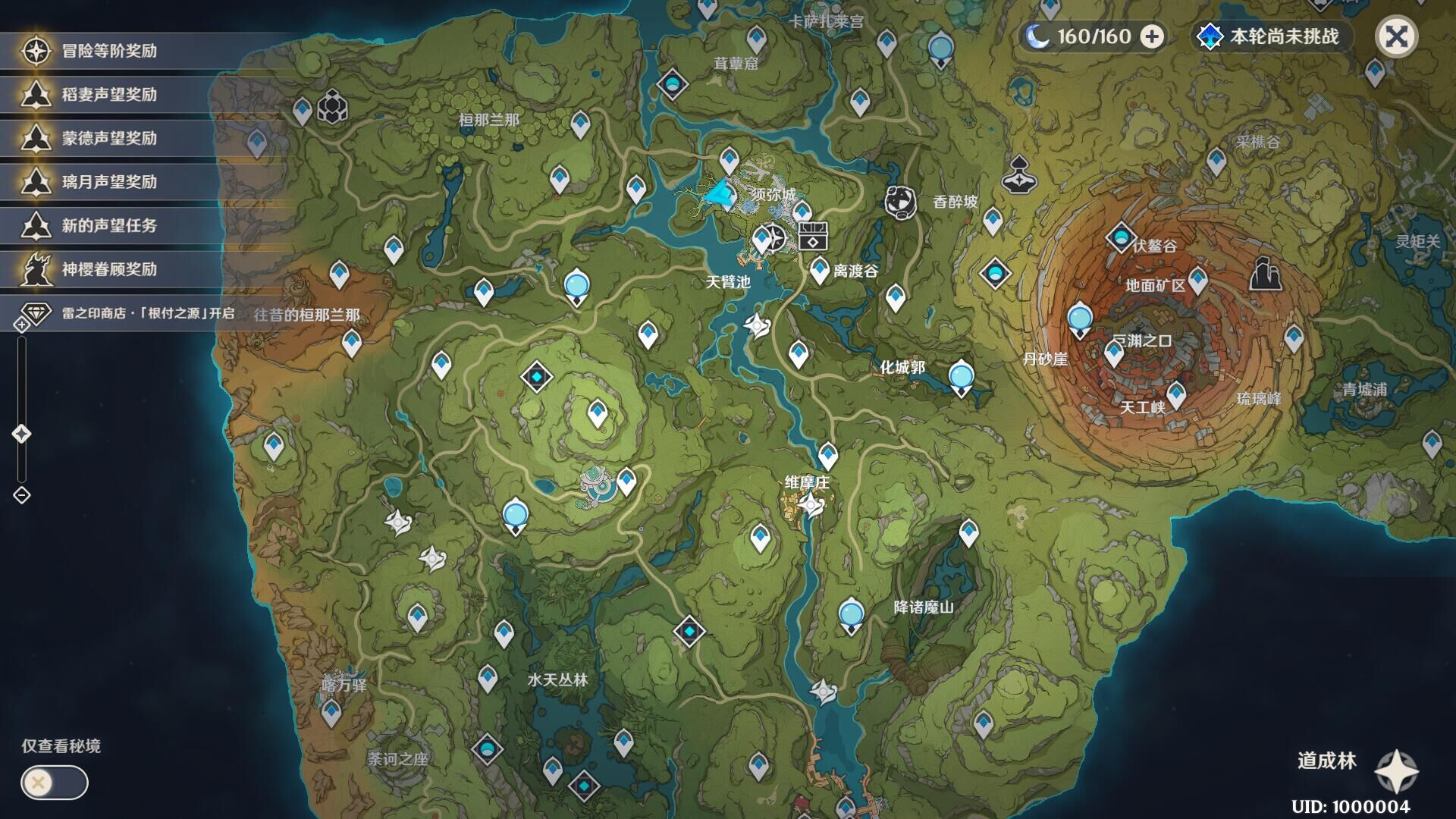Image resolution: width=1456 pixels, height=819 pixels.
Task: Open the 新的声望任务 entry
Action: click(x=109, y=226)
